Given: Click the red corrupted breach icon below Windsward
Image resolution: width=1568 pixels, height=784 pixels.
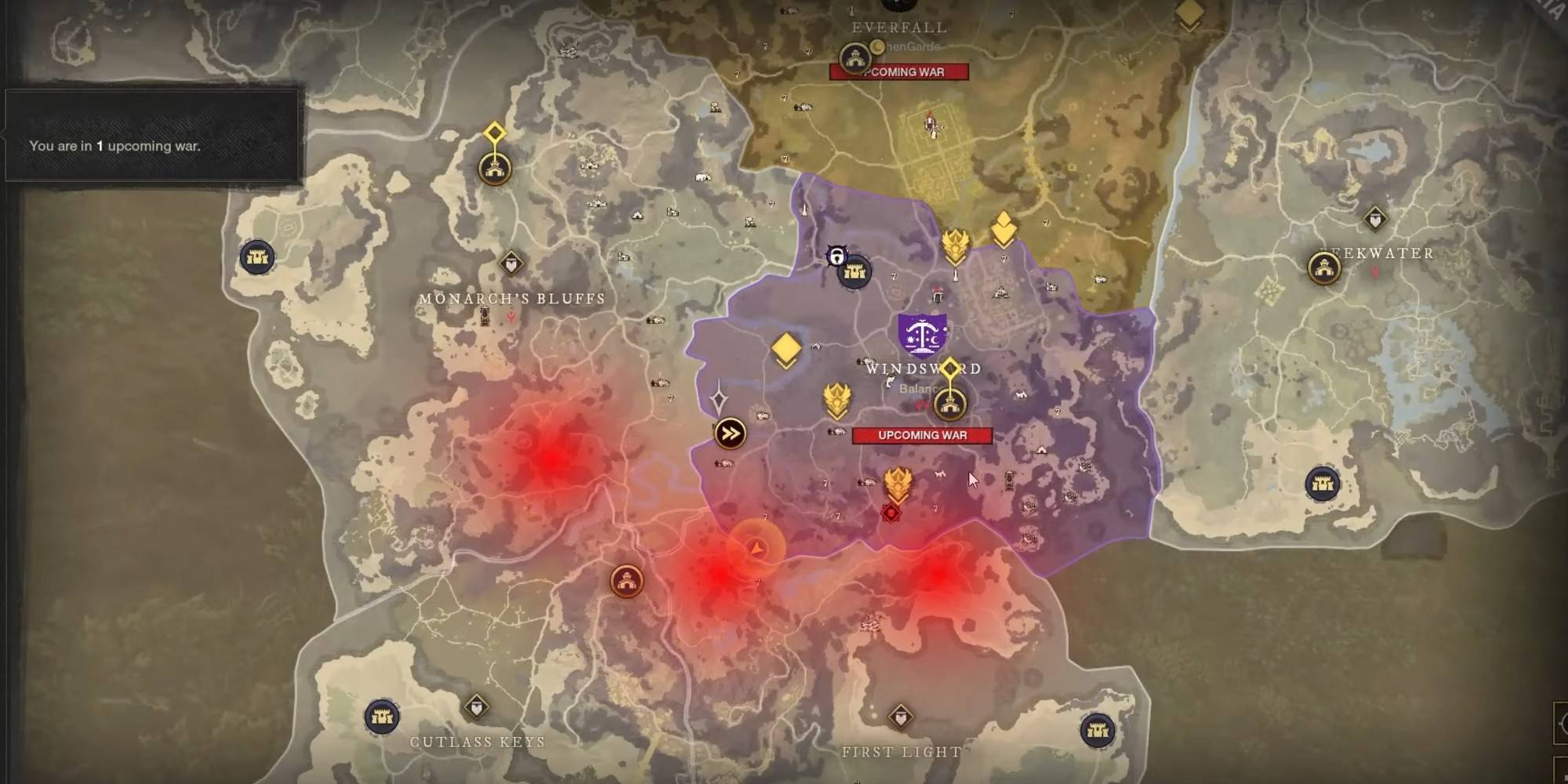Looking at the screenshot, I should coord(891,513).
